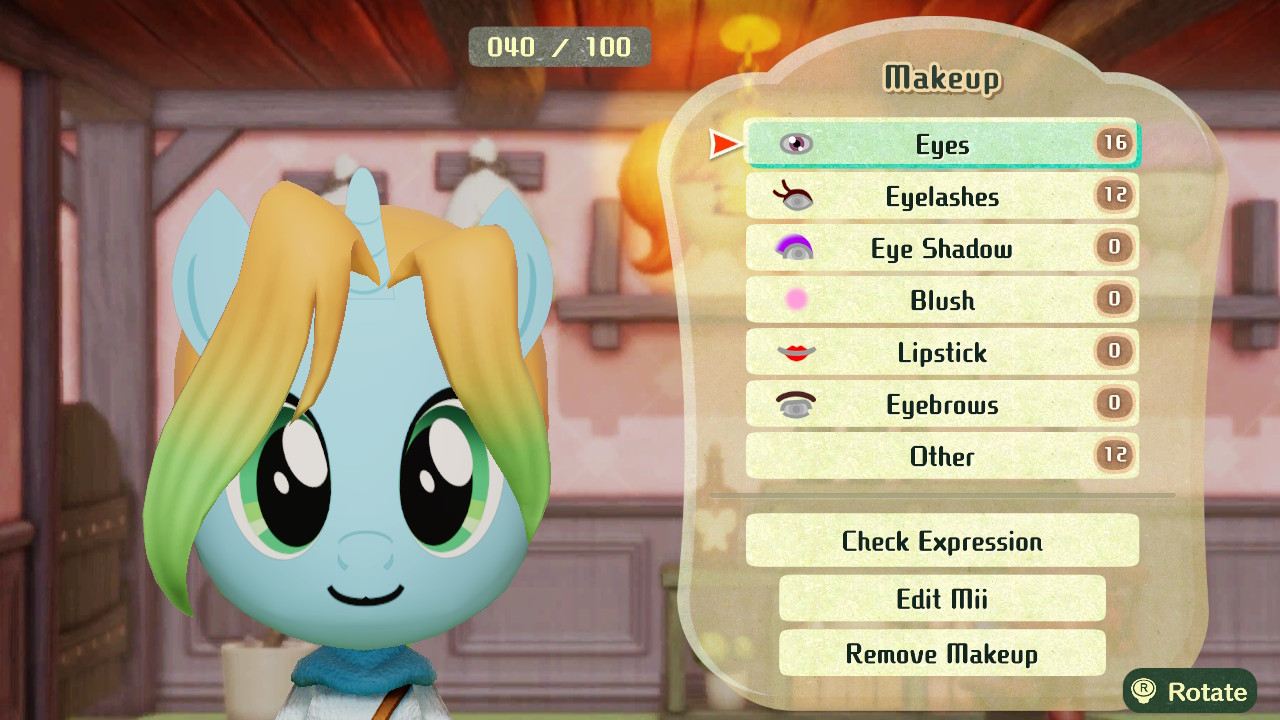The height and width of the screenshot is (720, 1280).
Task: Select the Lipstick entry
Action: 942,352
